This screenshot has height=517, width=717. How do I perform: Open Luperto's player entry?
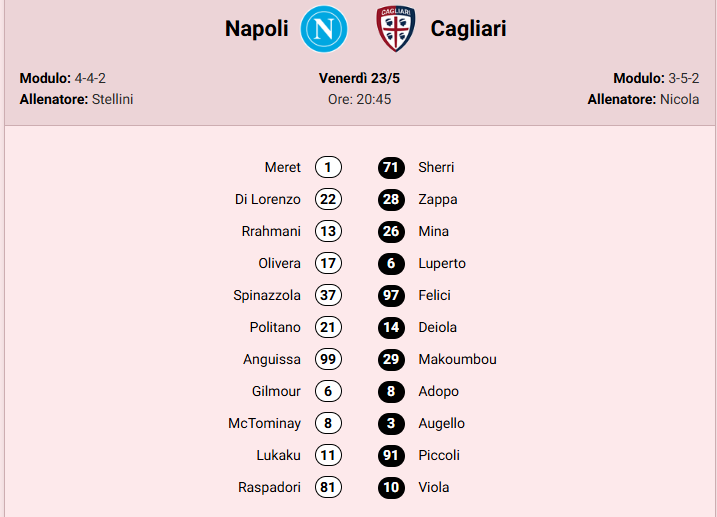click(x=442, y=263)
